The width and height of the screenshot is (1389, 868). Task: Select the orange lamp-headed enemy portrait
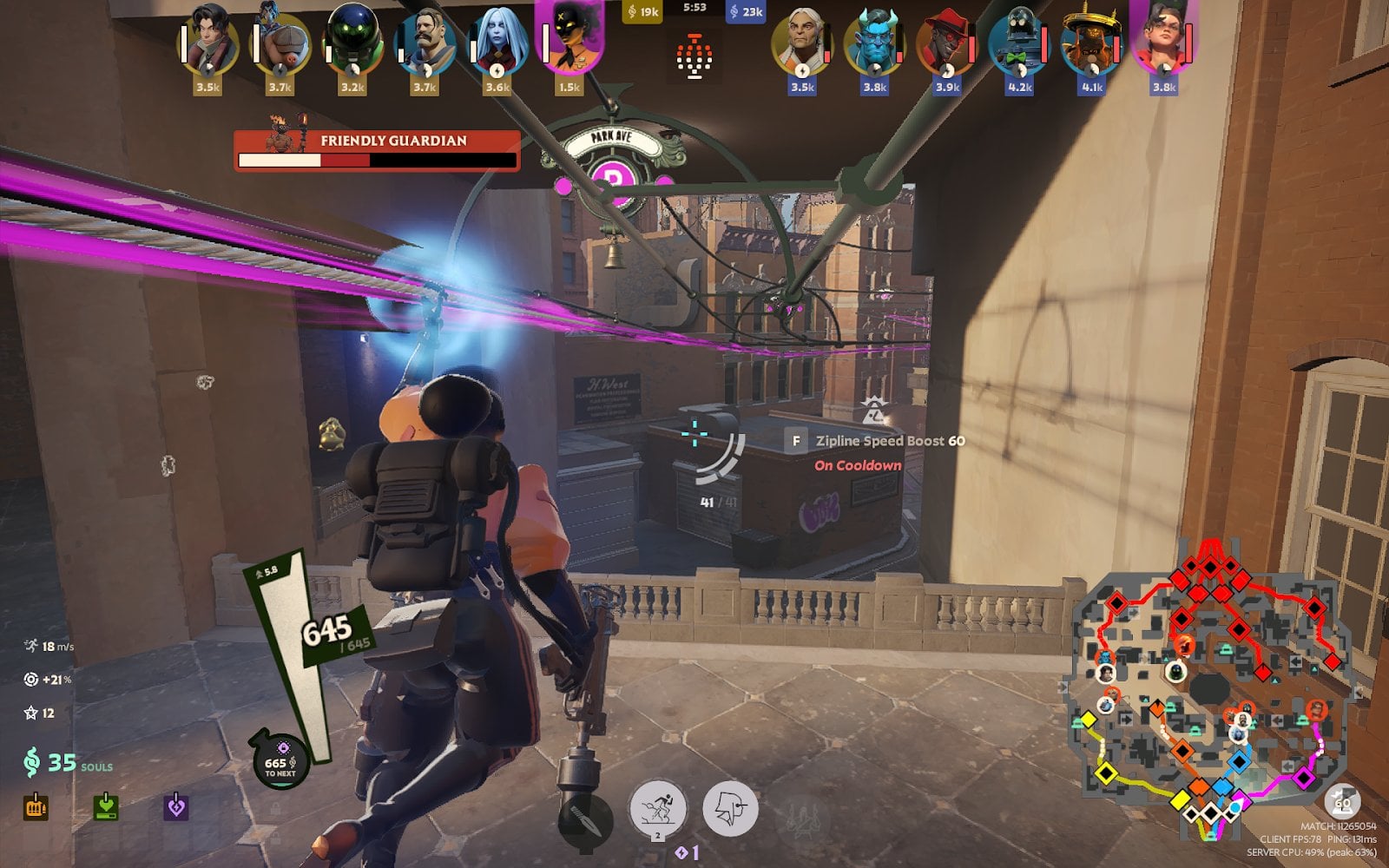coord(1092,43)
